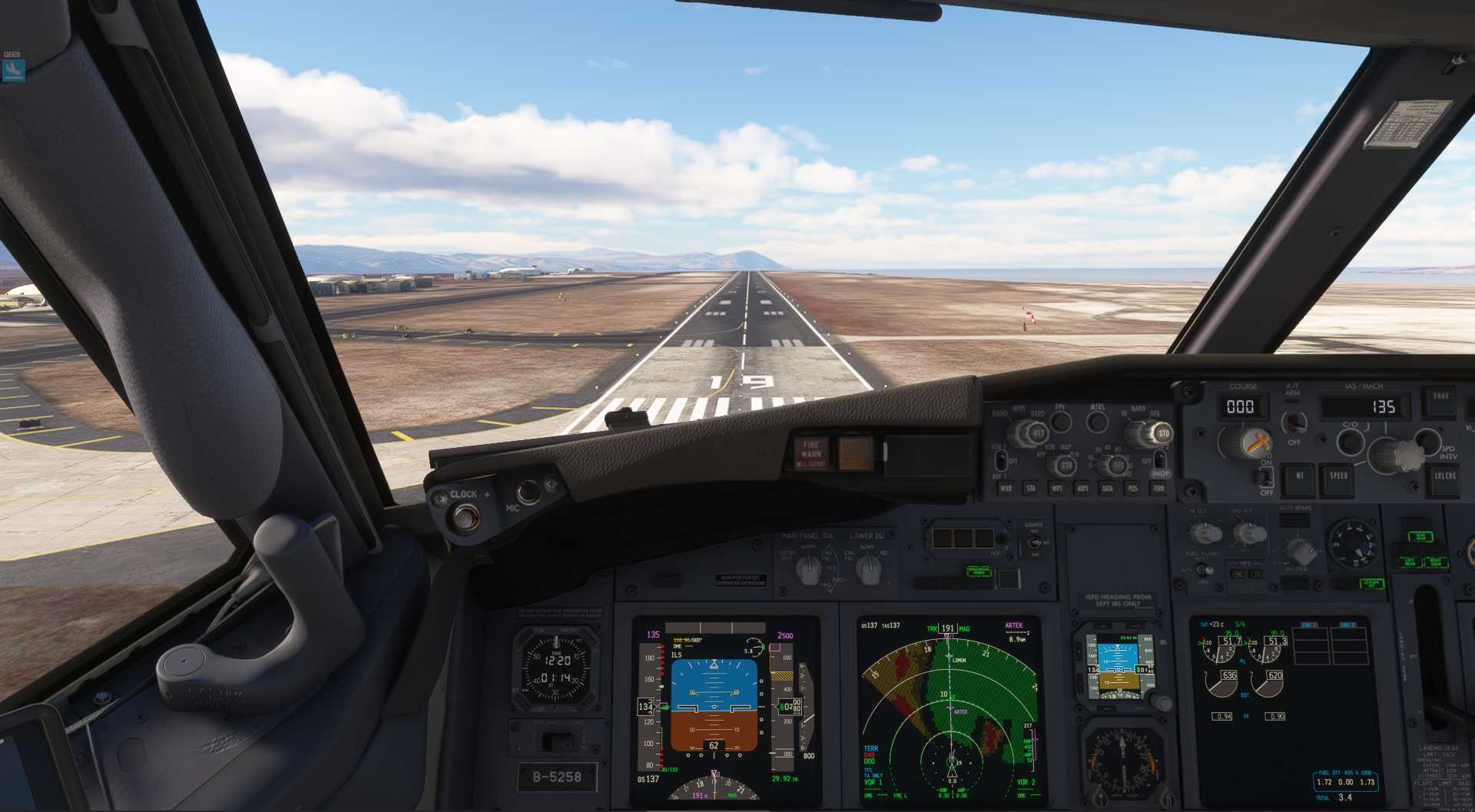
Task: Activate the SPEED mode button
Action: [1338, 476]
